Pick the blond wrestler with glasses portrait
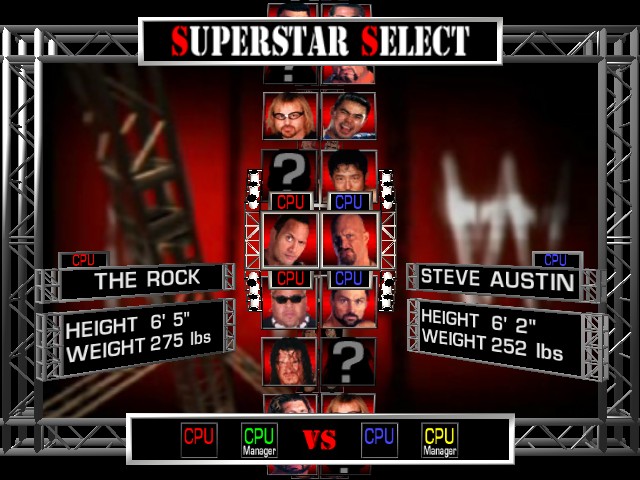Image resolution: width=640 pixels, height=480 pixels. click(290, 116)
